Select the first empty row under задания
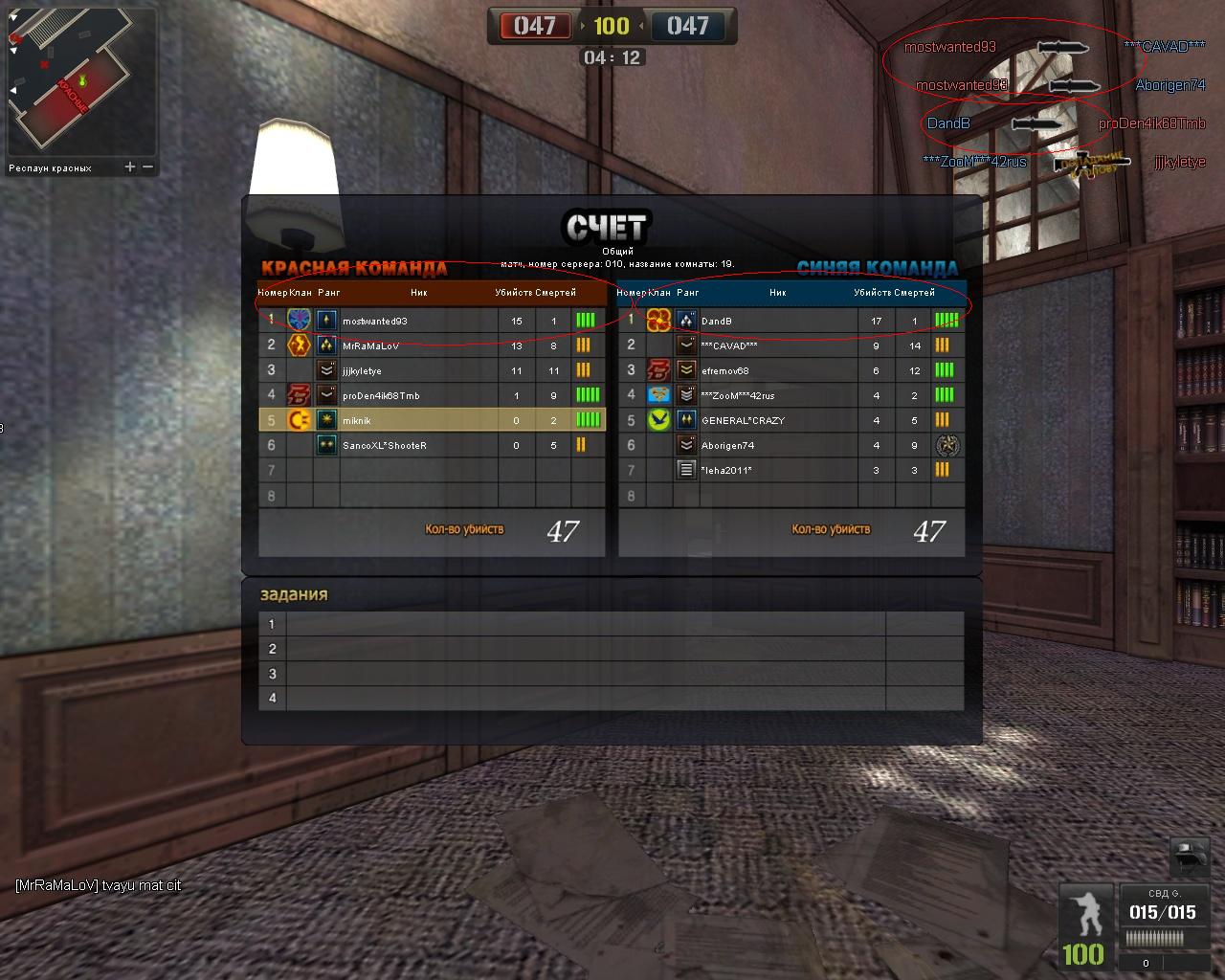 [611, 624]
